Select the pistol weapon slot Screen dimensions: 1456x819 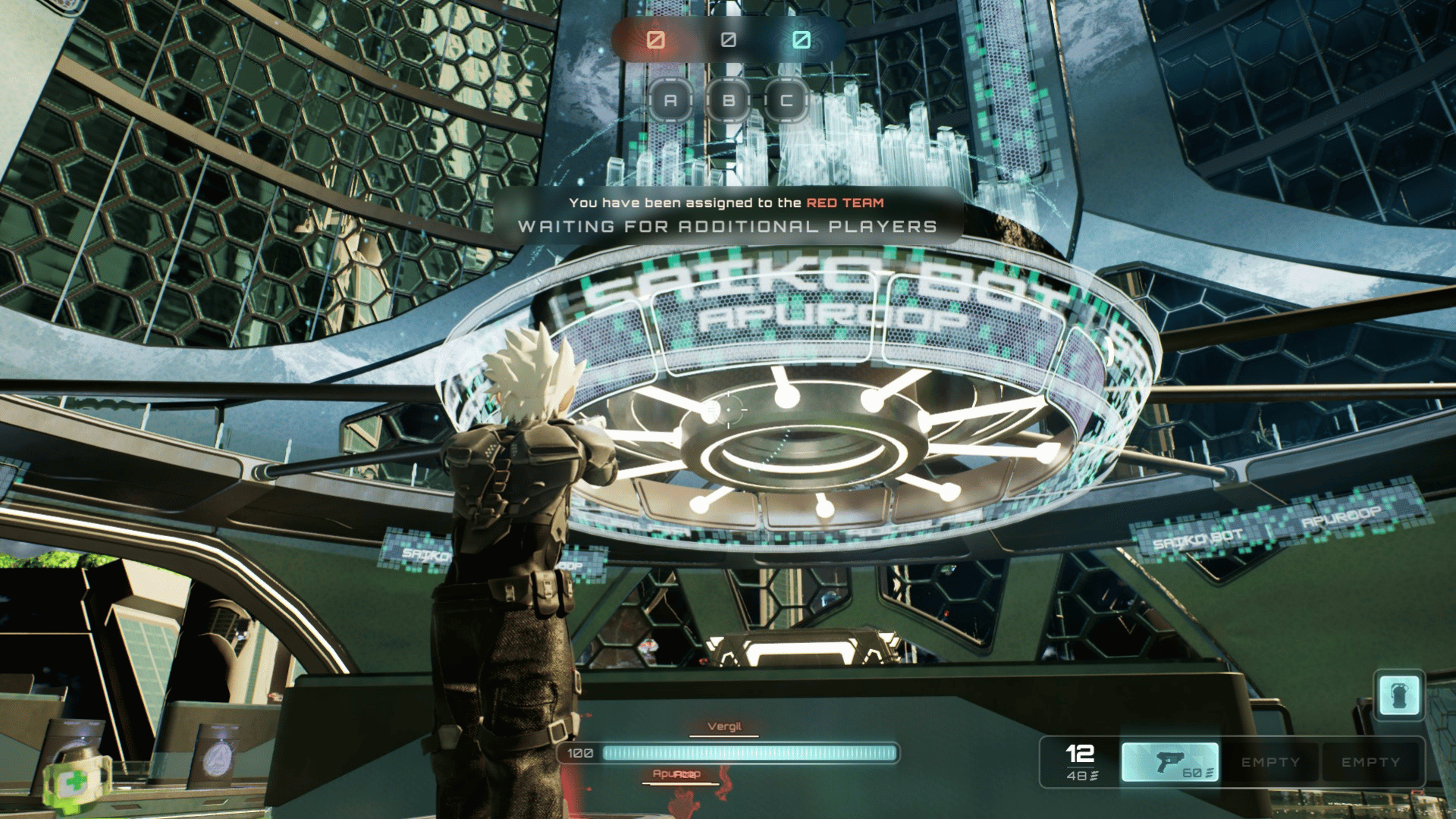[1170, 761]
